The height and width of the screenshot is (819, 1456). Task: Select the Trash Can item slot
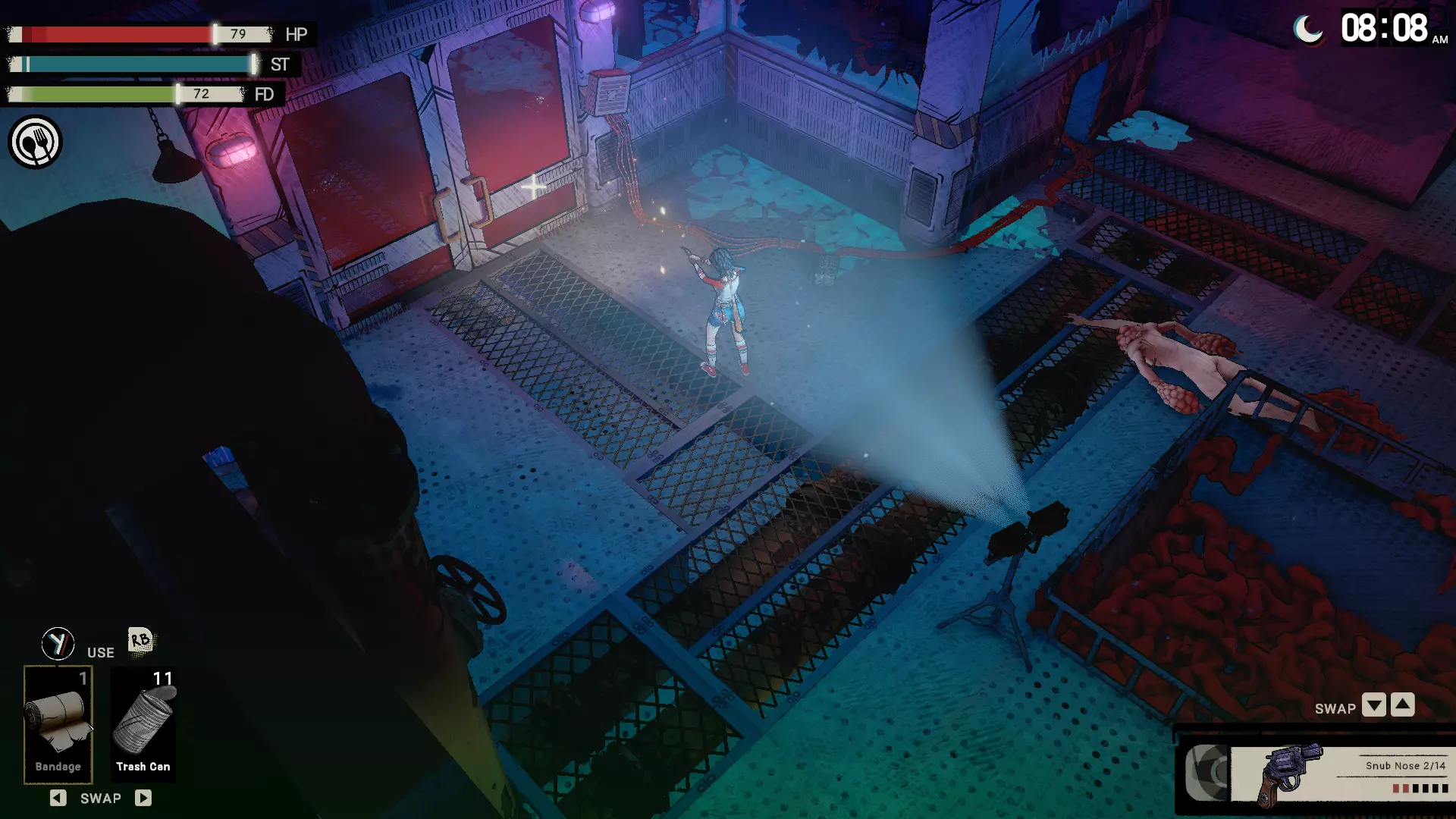[x=143, y=724]
